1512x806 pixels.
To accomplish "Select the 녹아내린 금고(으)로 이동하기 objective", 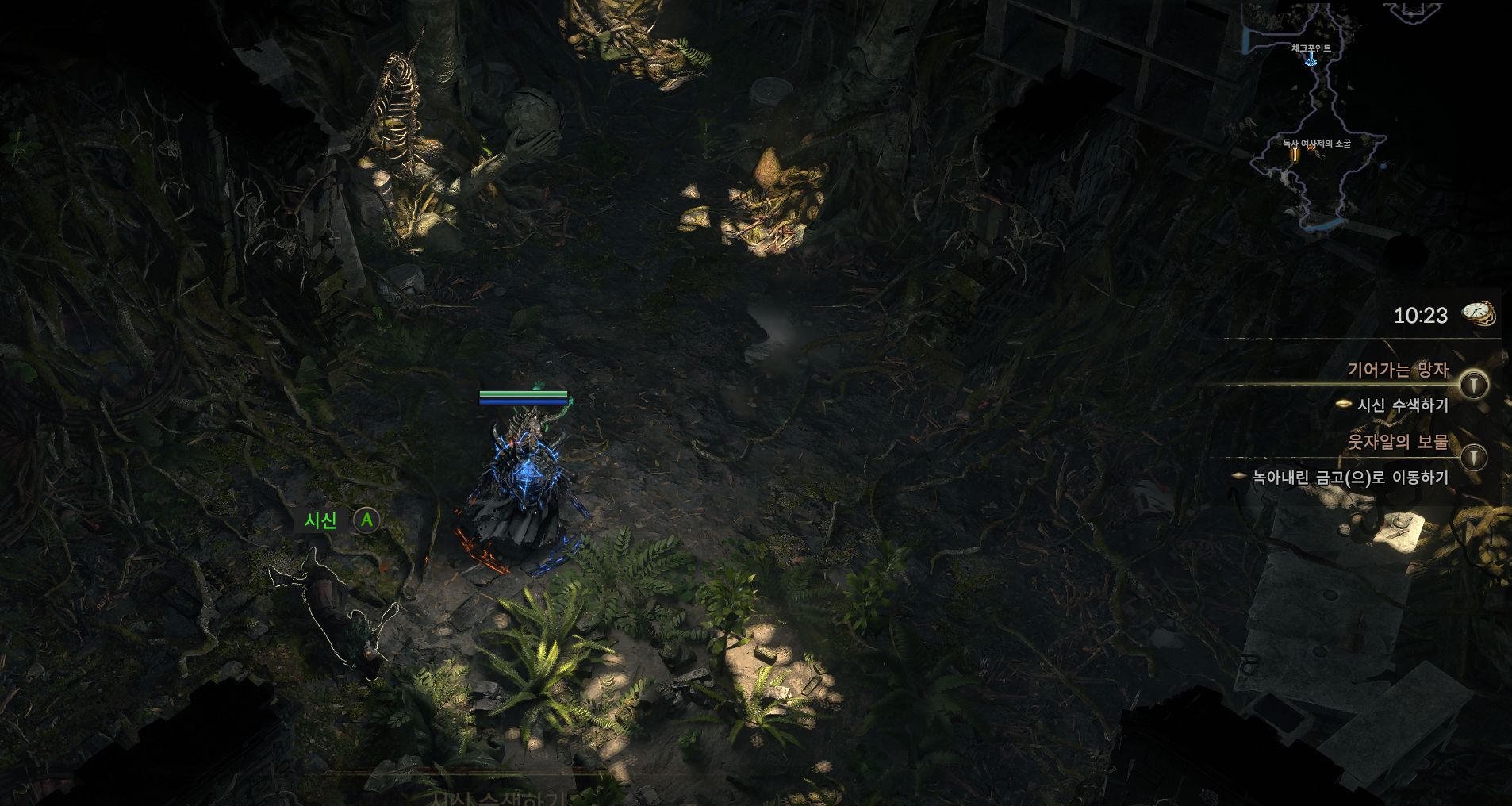I will pyautogui.click(x=1350, y=478).
